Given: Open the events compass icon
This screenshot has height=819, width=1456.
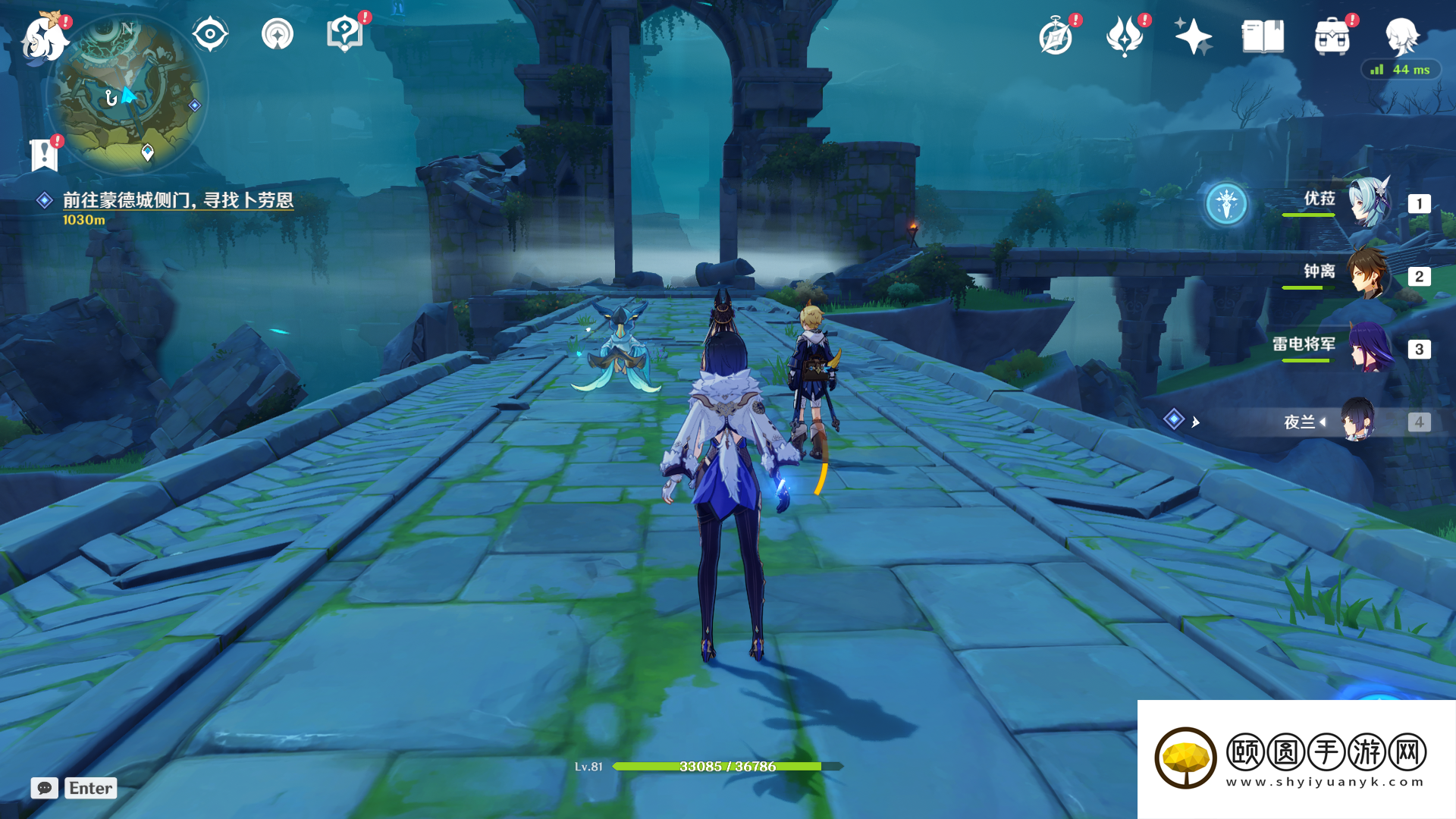Looking at the screenshot, I should (x=1056, y=36).
